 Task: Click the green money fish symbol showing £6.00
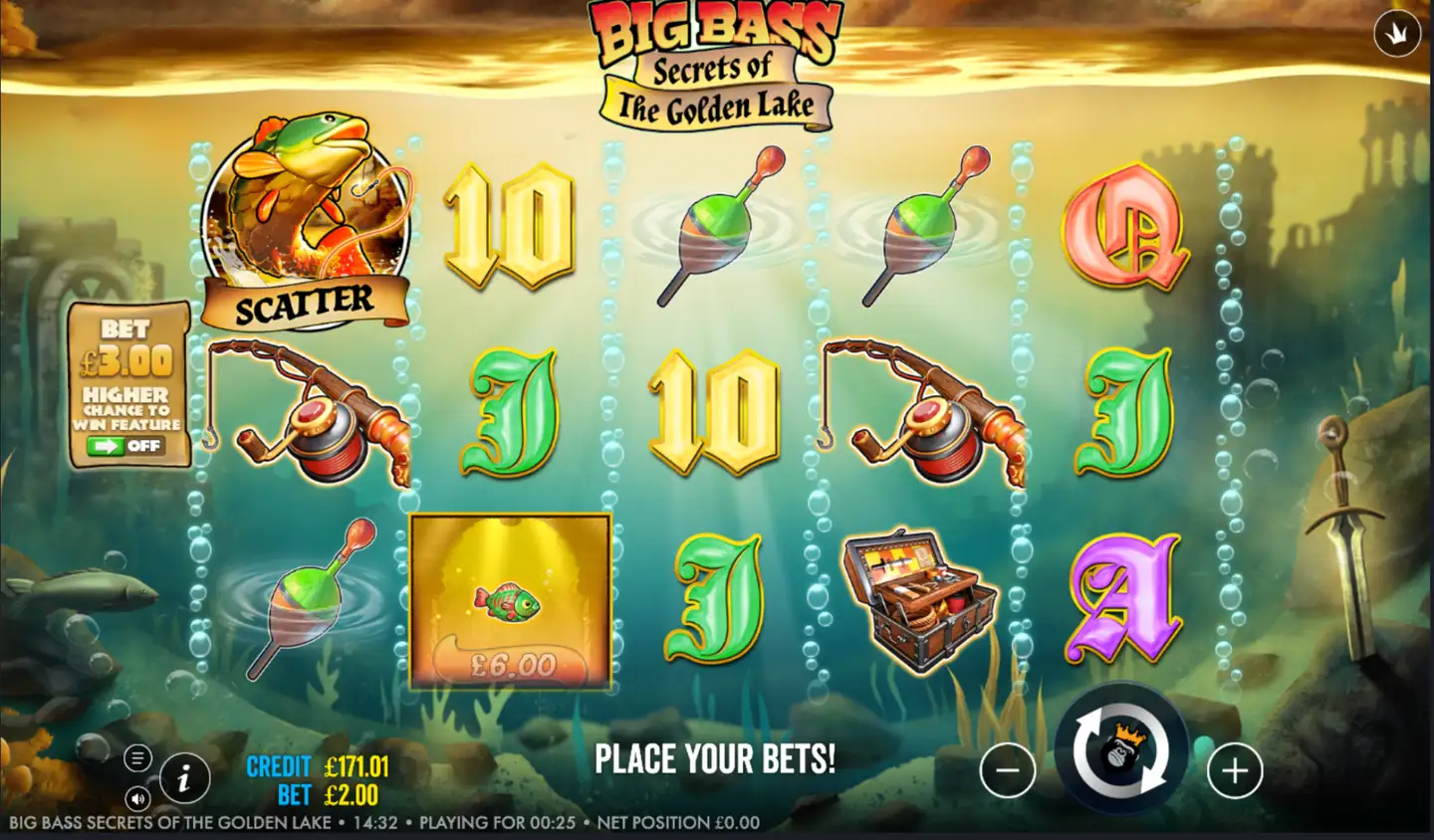[x=510, y=602]
